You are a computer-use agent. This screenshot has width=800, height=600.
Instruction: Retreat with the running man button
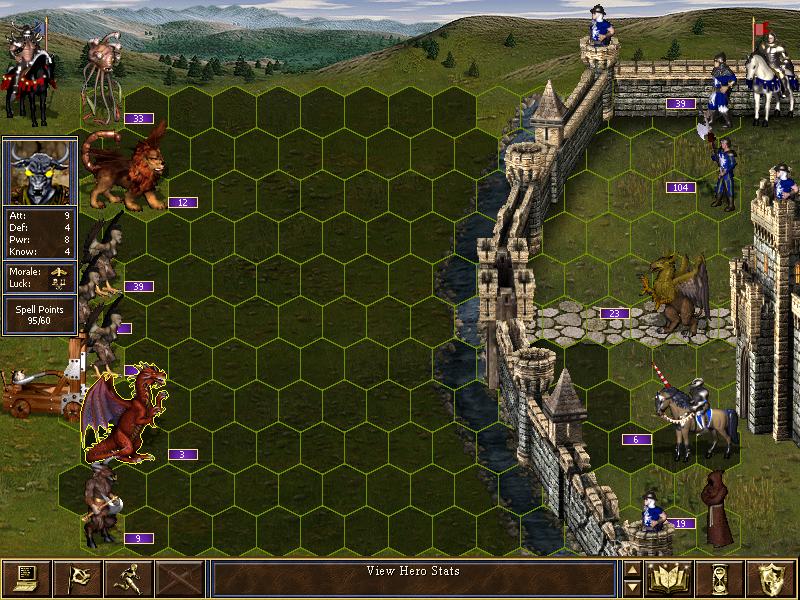click(129, 578)
